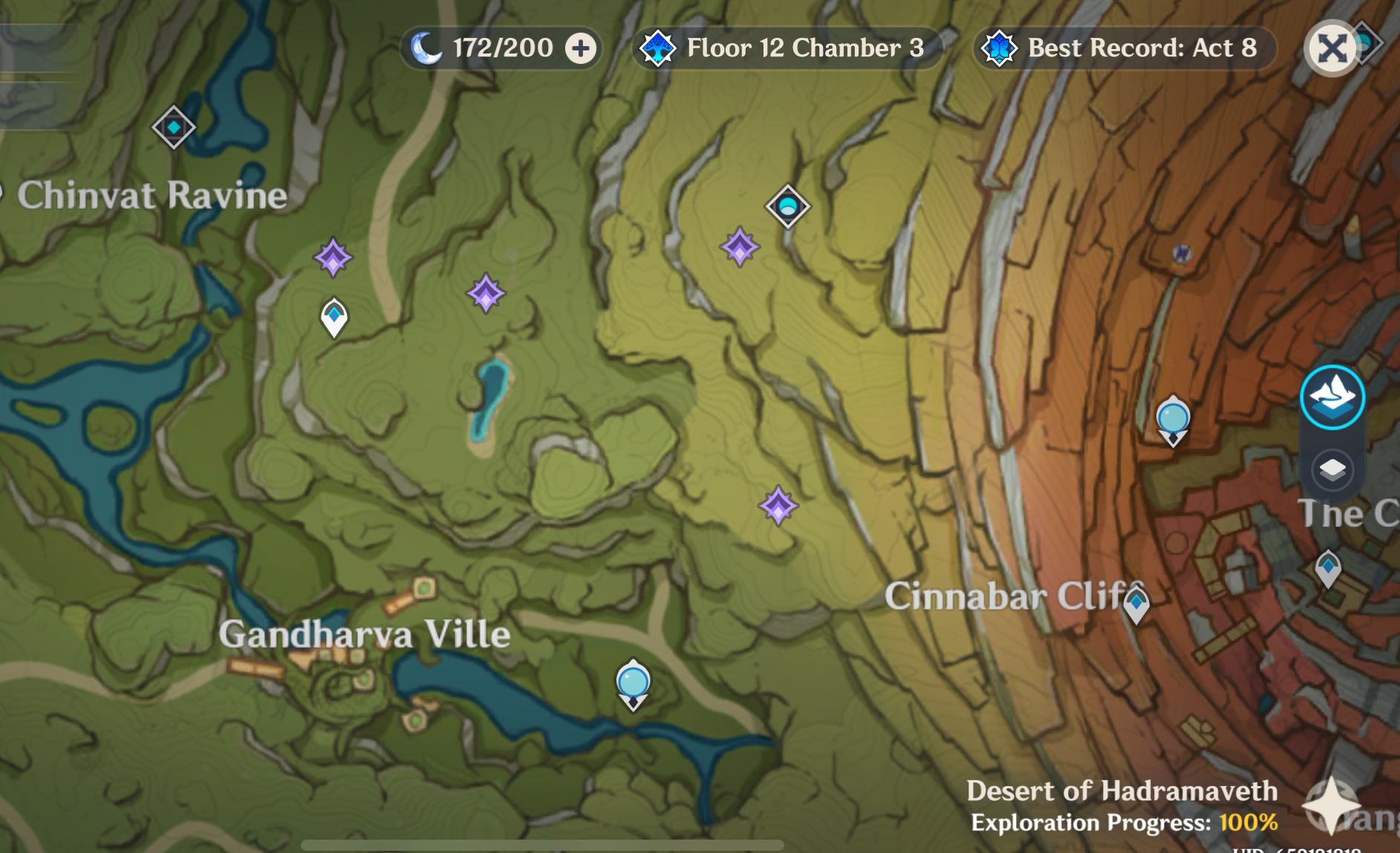Open the domain marker north of Cinnabar Cliff
The height and width of the screenshot is (853, 1400).
[x=787, y=206]
